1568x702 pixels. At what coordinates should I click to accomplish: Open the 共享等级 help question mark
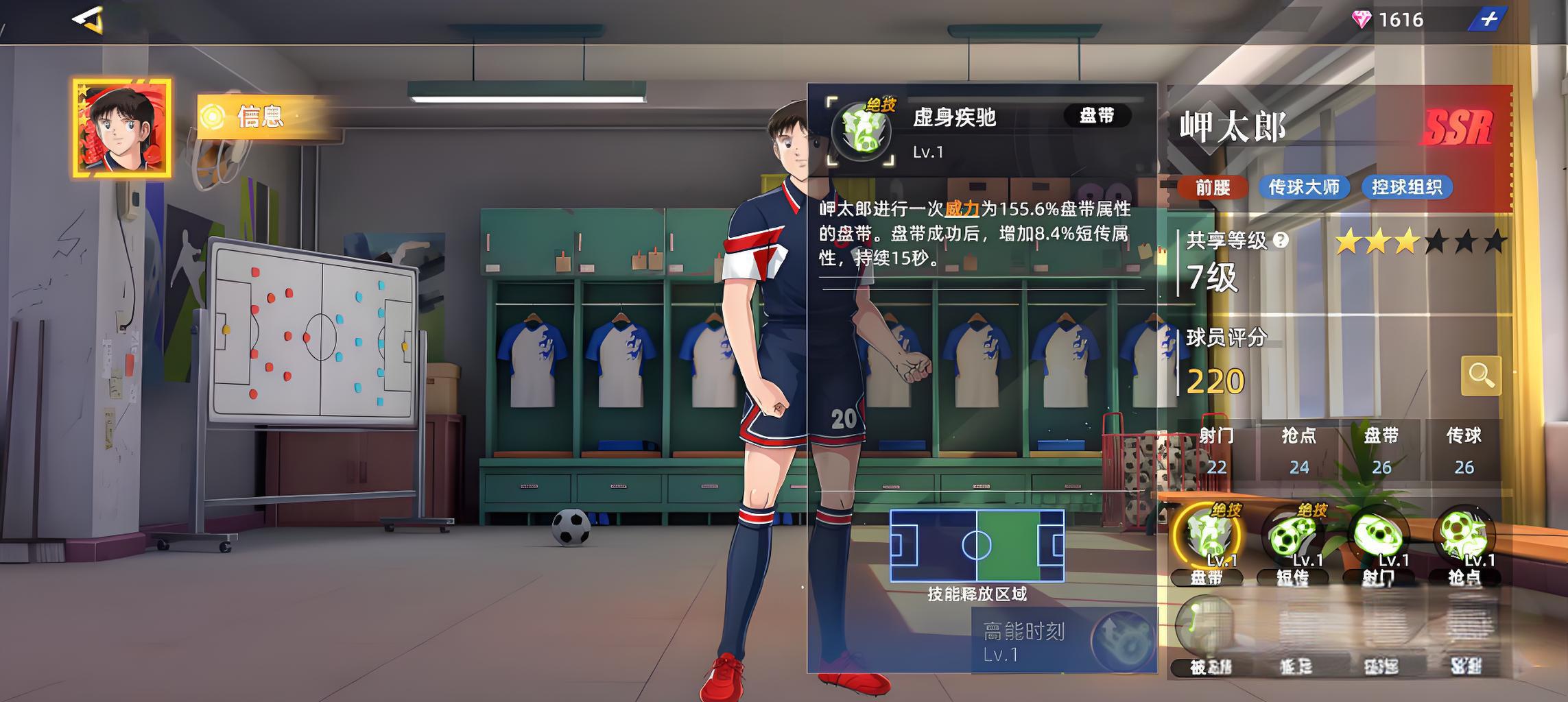click(1281, 240)
